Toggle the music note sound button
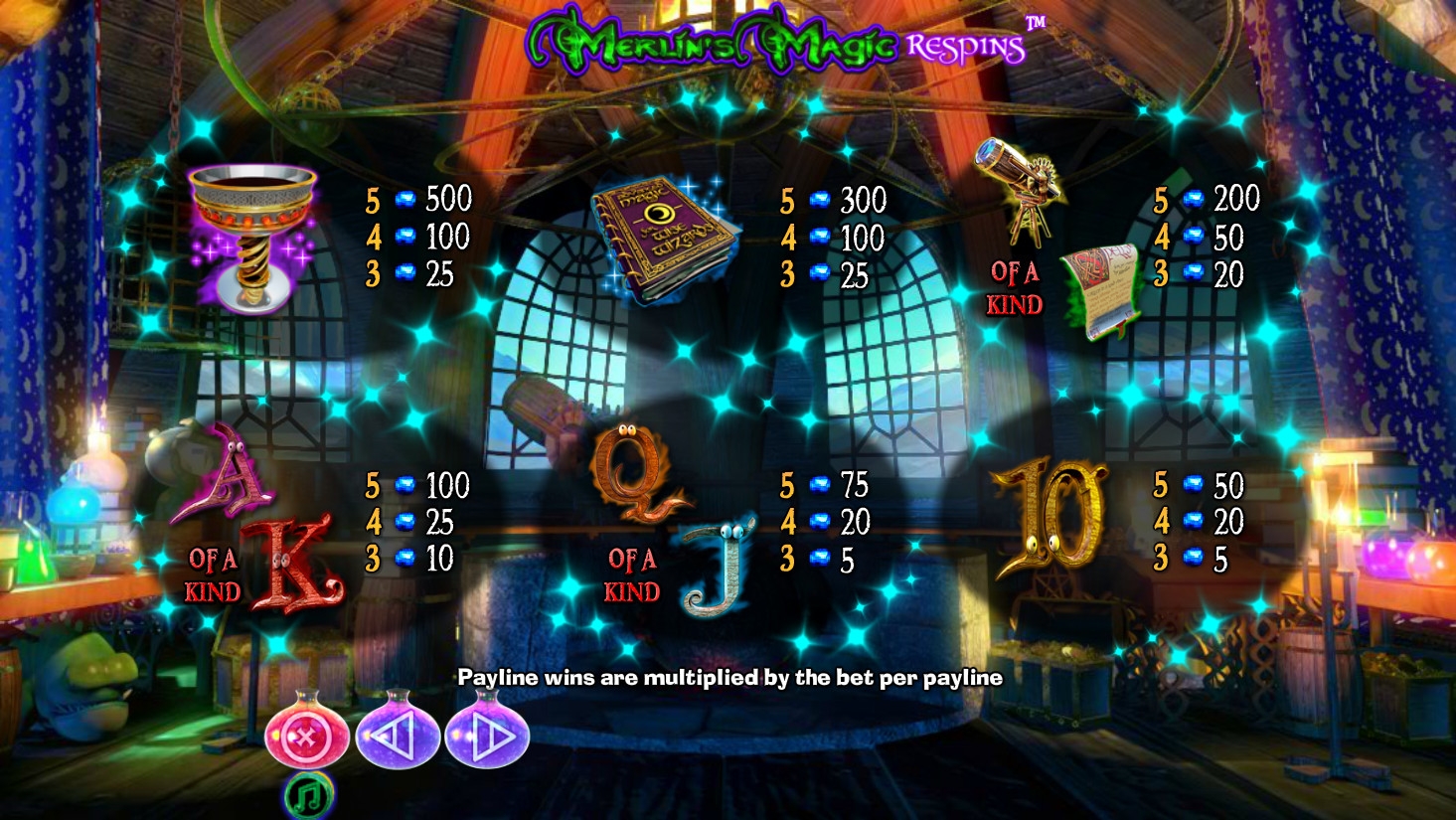The width and height of the screenshot is (1456, 820). [x=308, y=795]
